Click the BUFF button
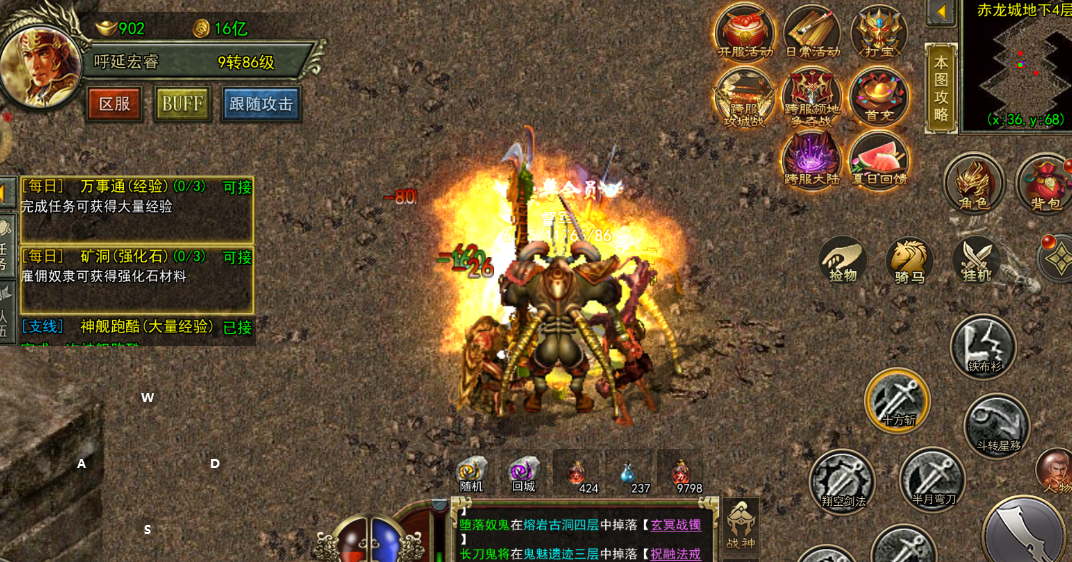The height and width of the screenshot is (562, 1072). (x=182, y=103)
